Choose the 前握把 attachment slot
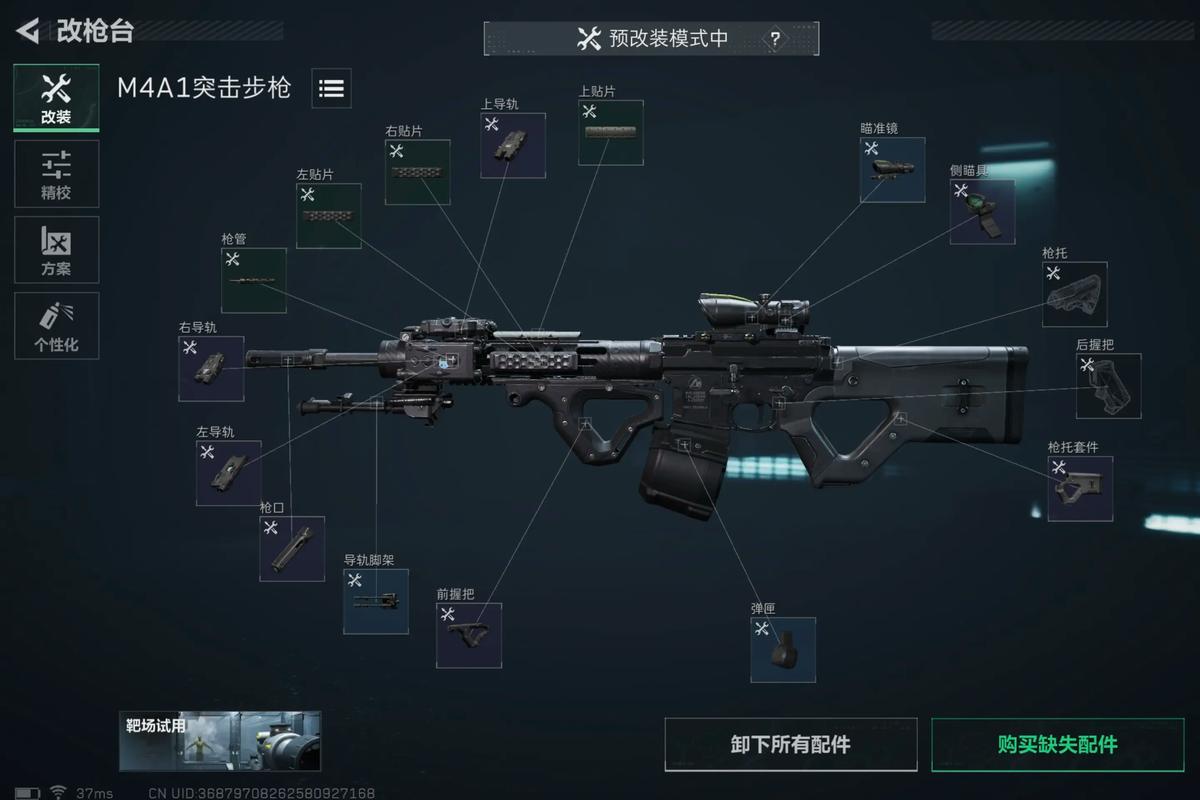 coord(469,635)
